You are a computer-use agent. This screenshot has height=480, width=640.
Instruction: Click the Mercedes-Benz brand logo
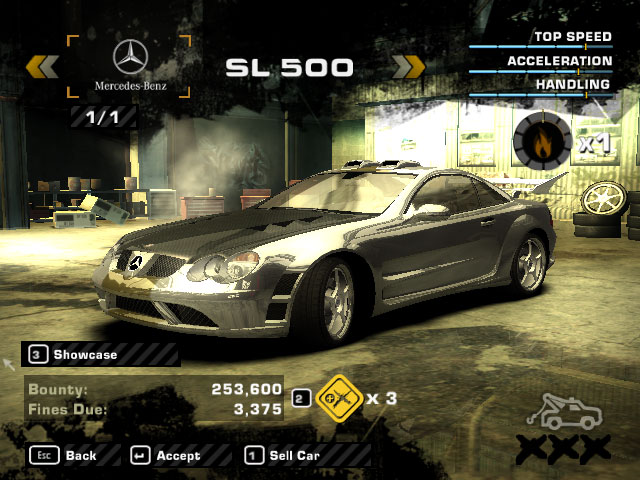pos(129,67)
